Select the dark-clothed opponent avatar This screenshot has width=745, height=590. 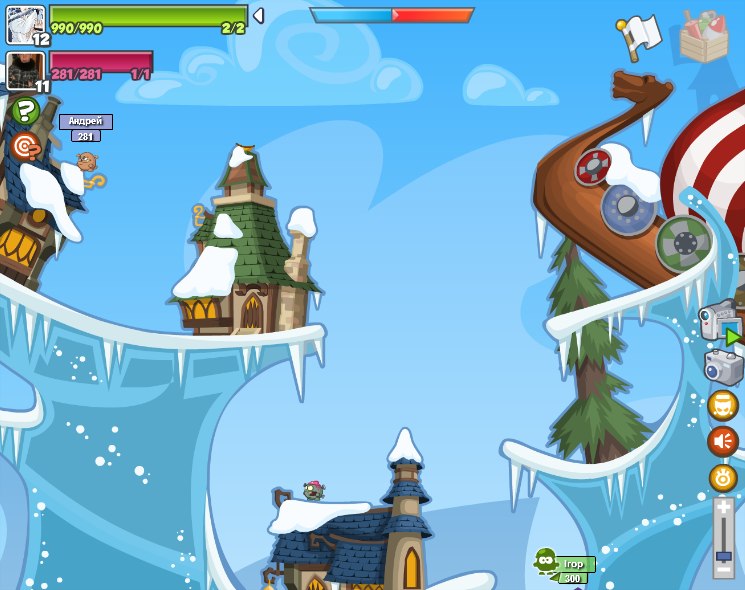tap(24, 71)
